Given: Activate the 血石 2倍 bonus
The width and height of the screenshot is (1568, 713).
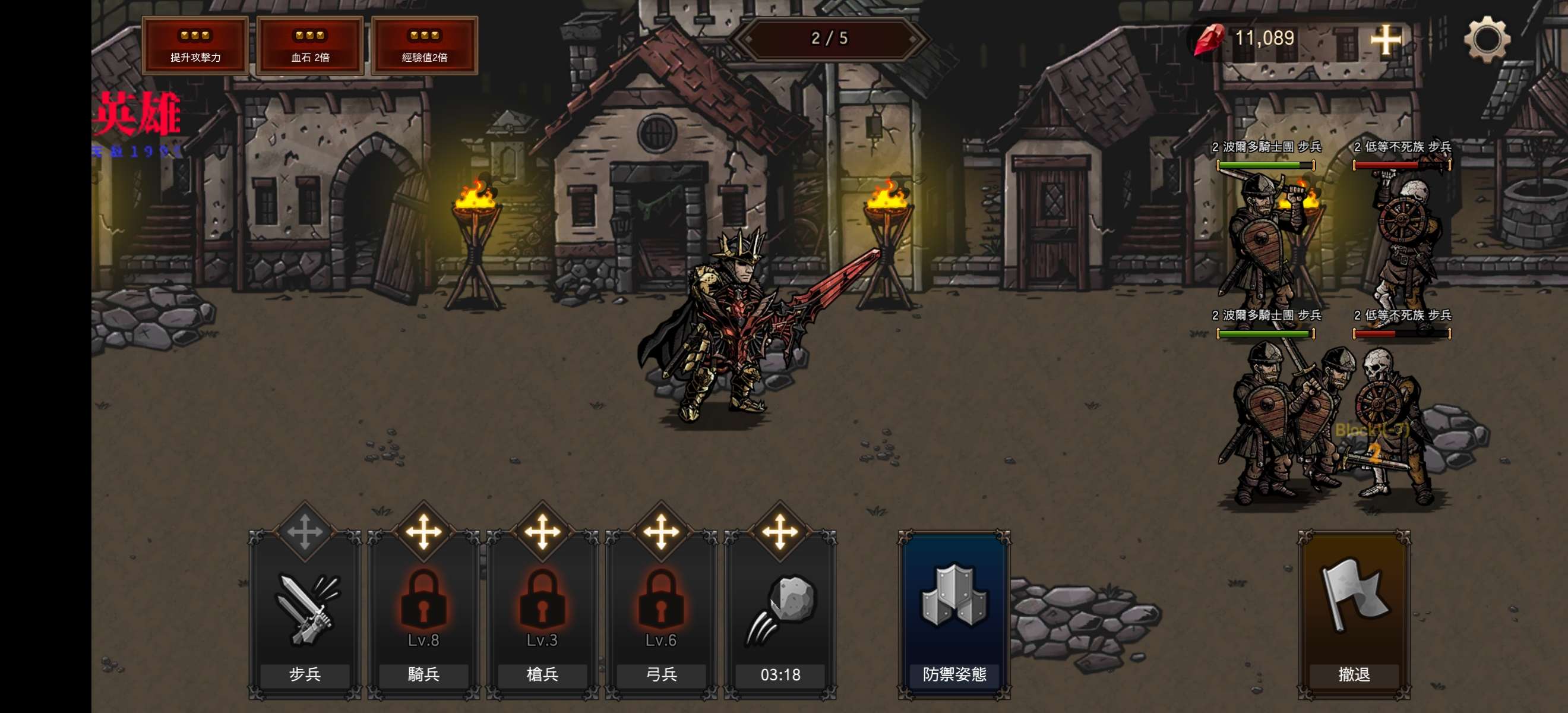Looking at the screenshot, I should coord(310,46).
